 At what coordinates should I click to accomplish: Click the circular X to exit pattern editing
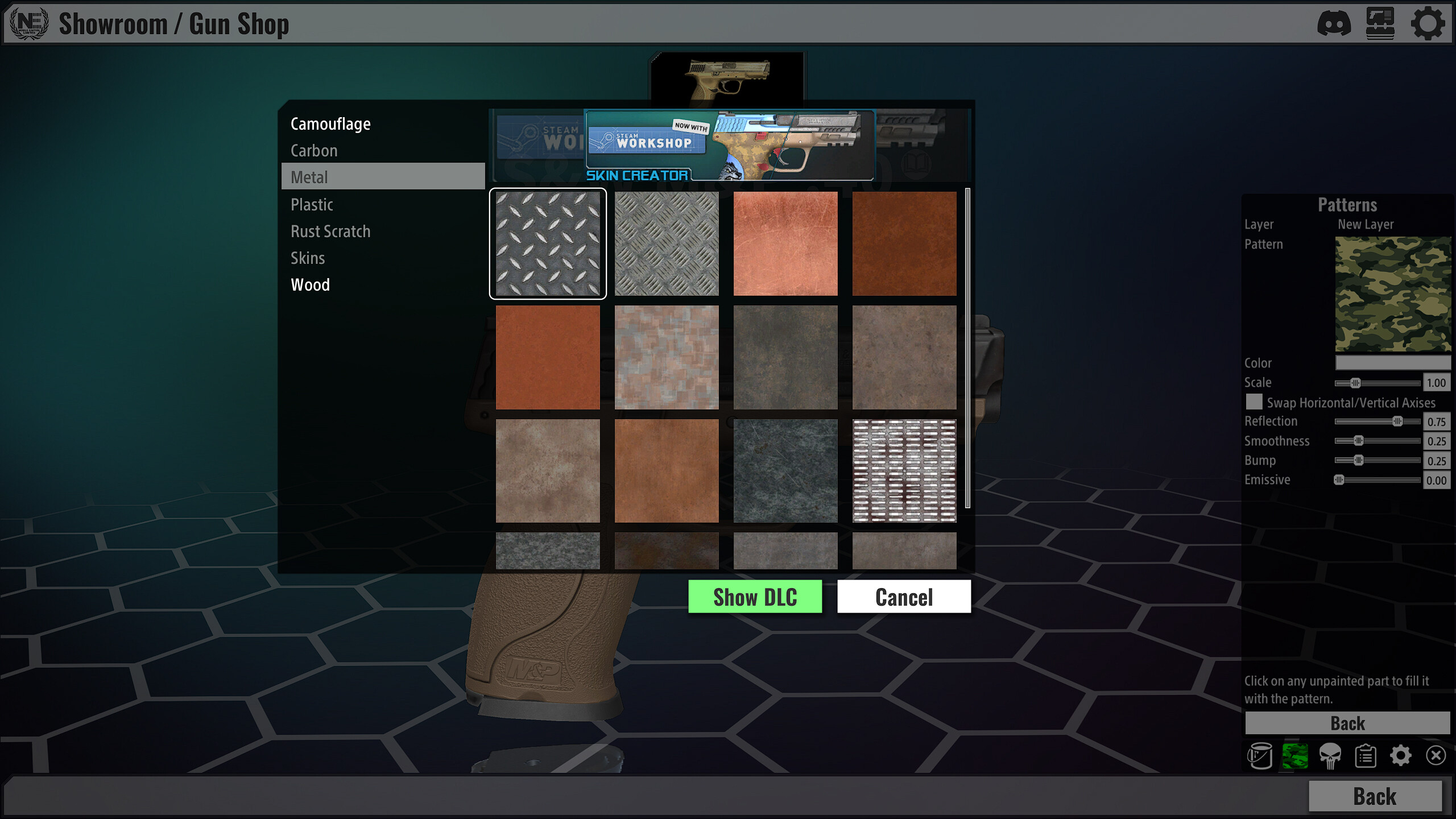coord(1437,756)
